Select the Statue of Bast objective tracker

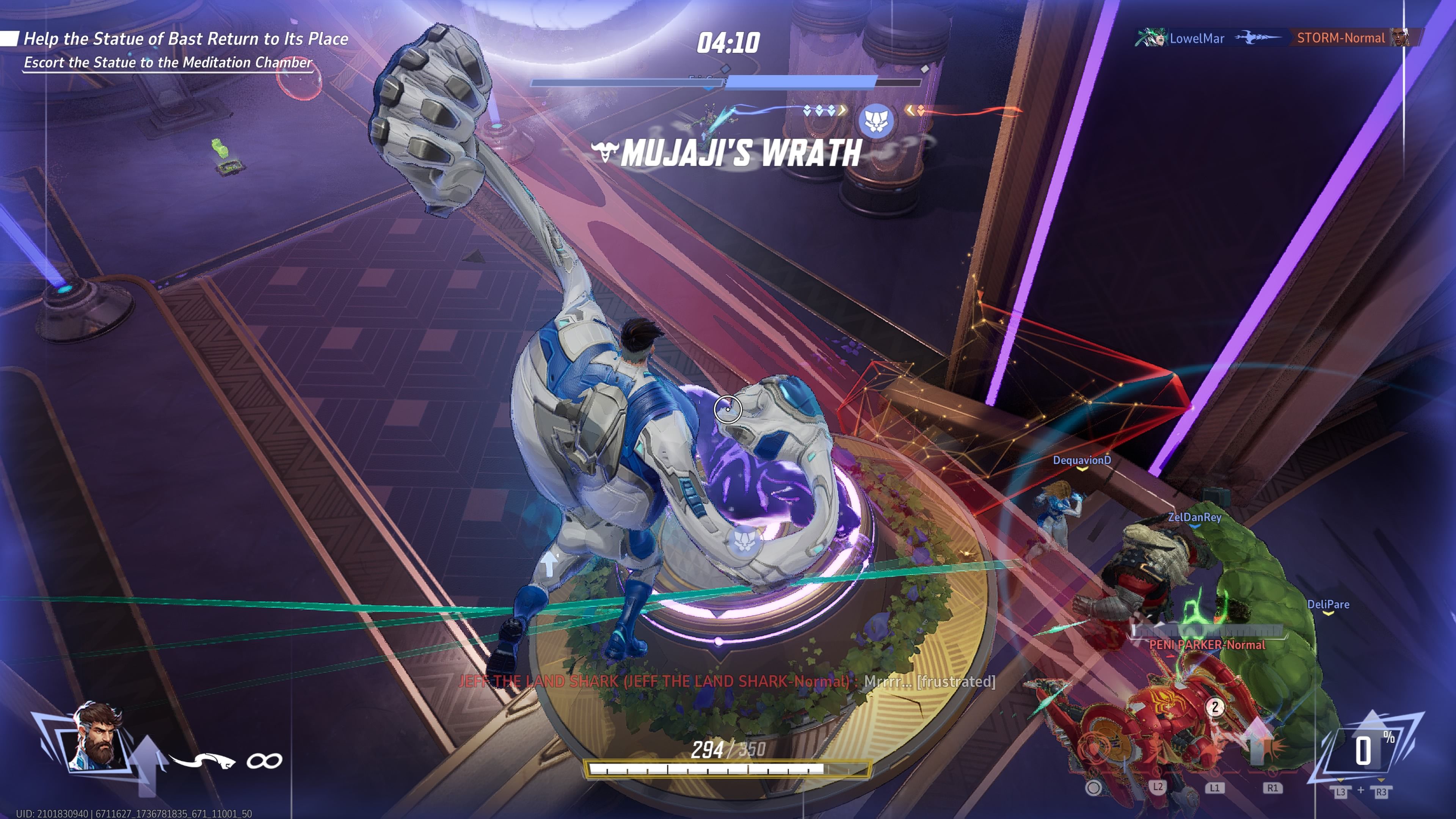185,39
